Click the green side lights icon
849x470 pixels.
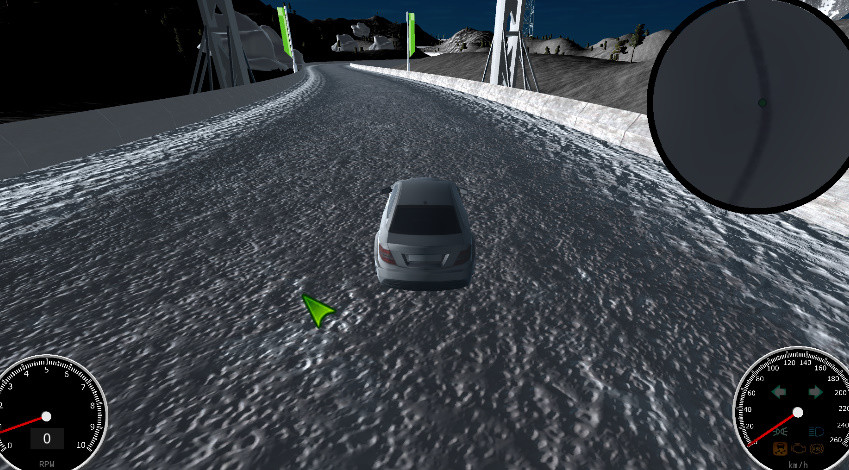click(780, 432)
